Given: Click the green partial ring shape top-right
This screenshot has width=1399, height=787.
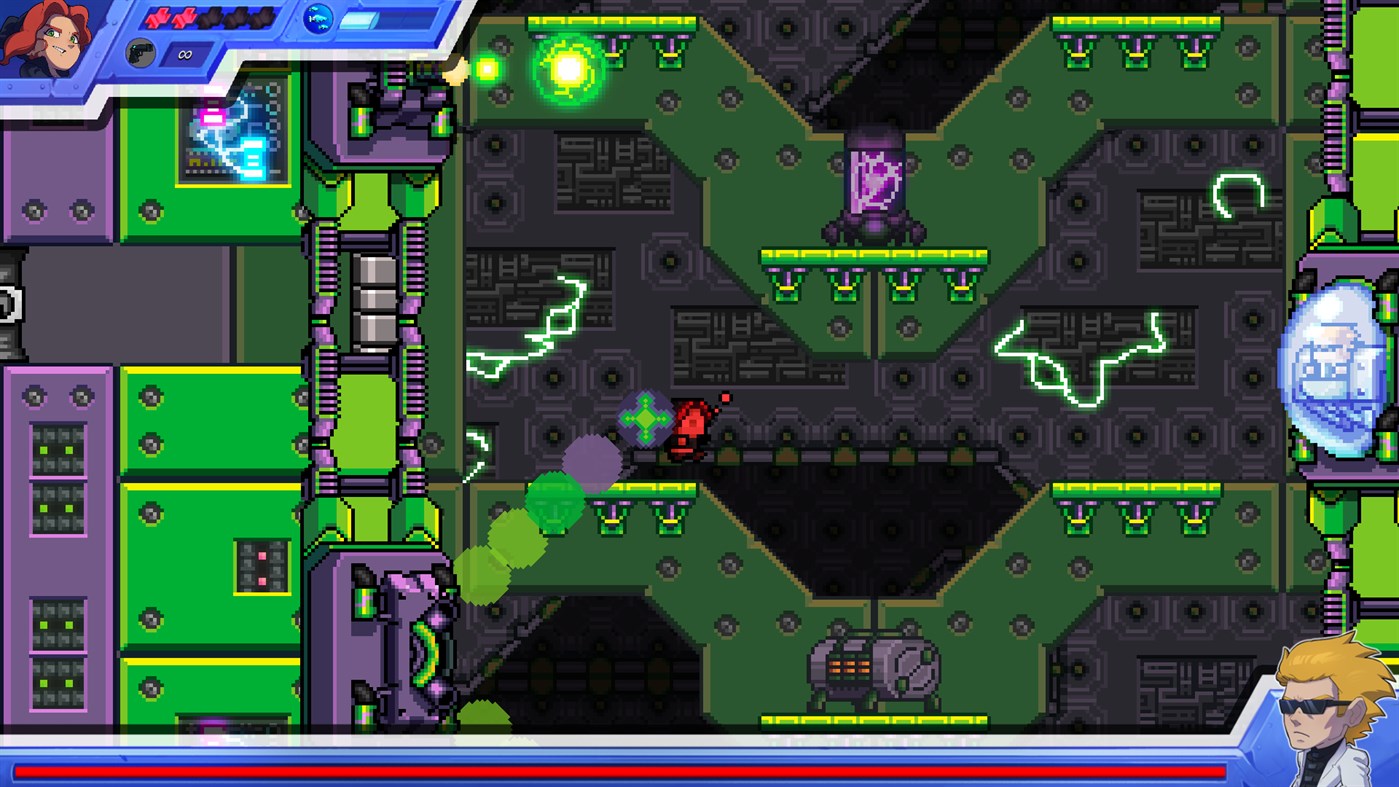Looking at the screenshot, I should click(1237, 195).
